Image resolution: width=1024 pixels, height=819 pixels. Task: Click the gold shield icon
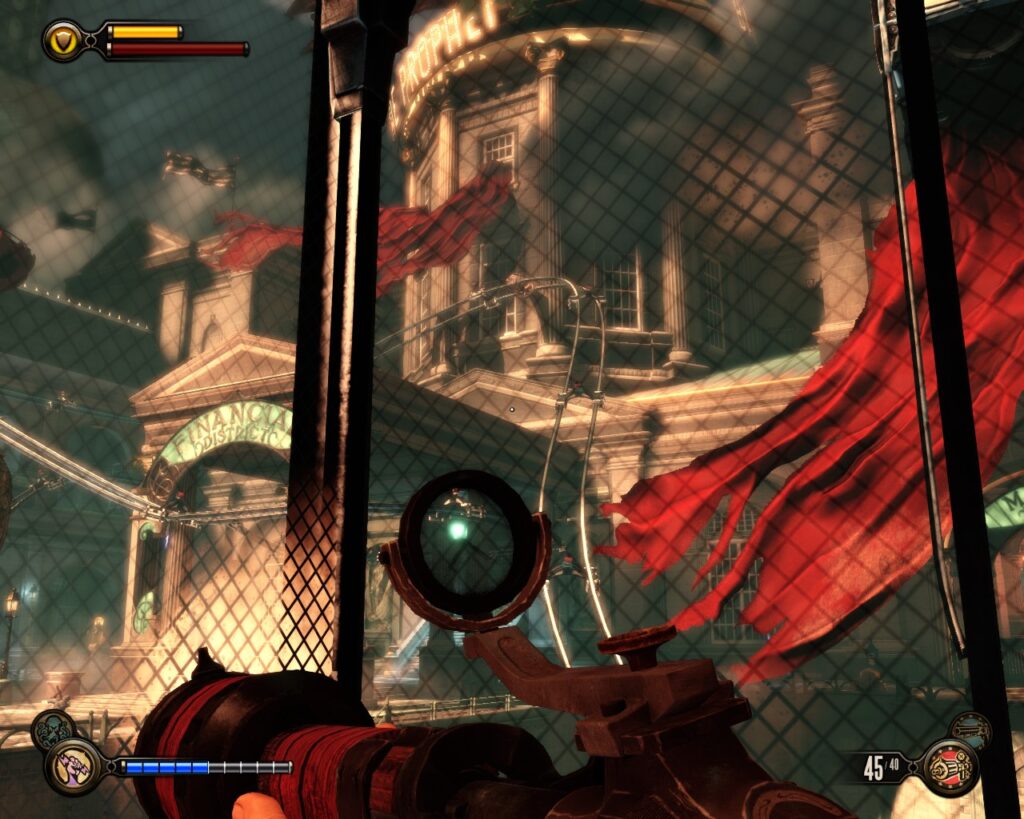[x=61, y=40]
